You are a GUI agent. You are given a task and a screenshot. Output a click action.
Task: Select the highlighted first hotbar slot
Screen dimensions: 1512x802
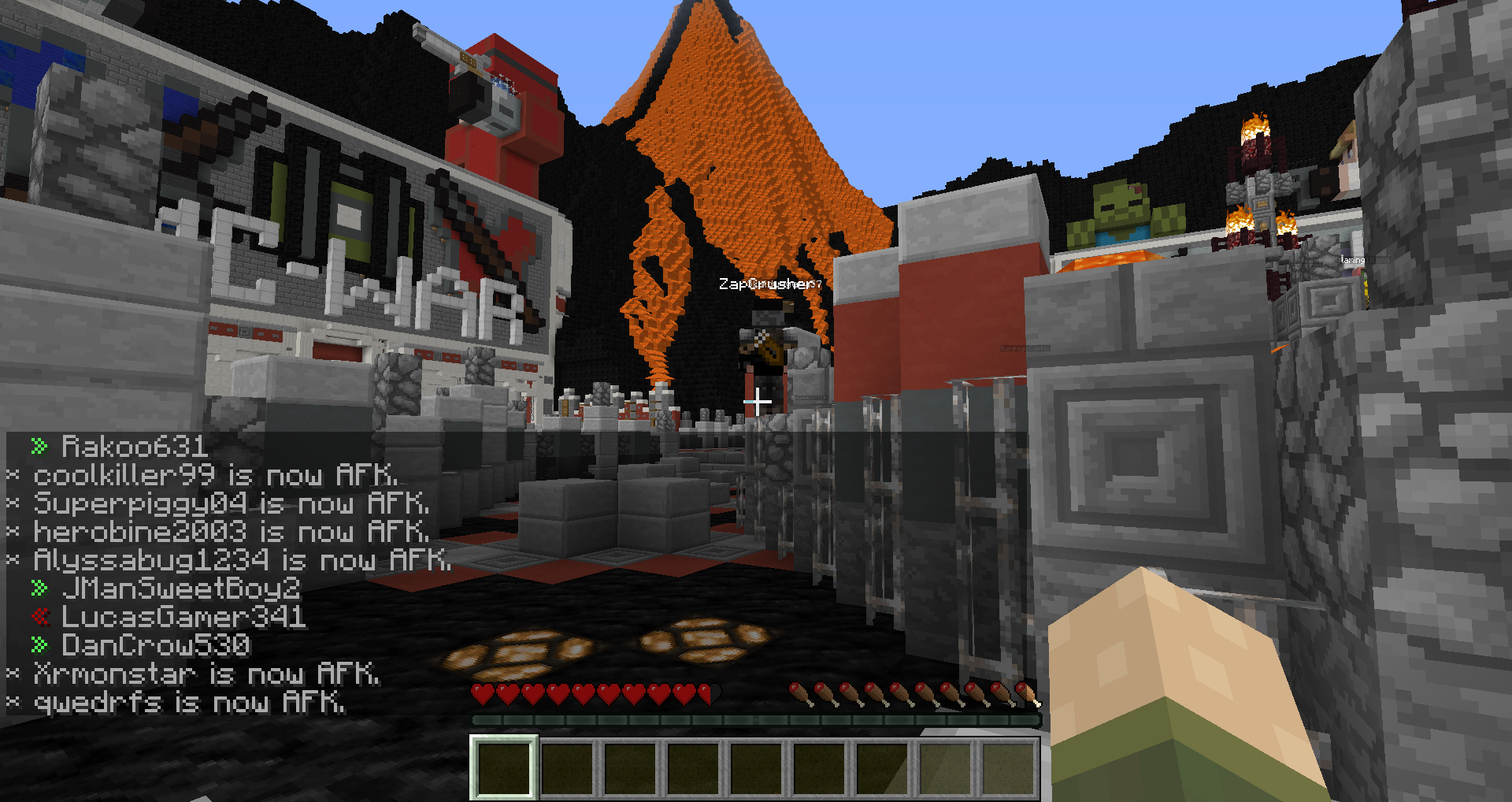pos(504,767)
